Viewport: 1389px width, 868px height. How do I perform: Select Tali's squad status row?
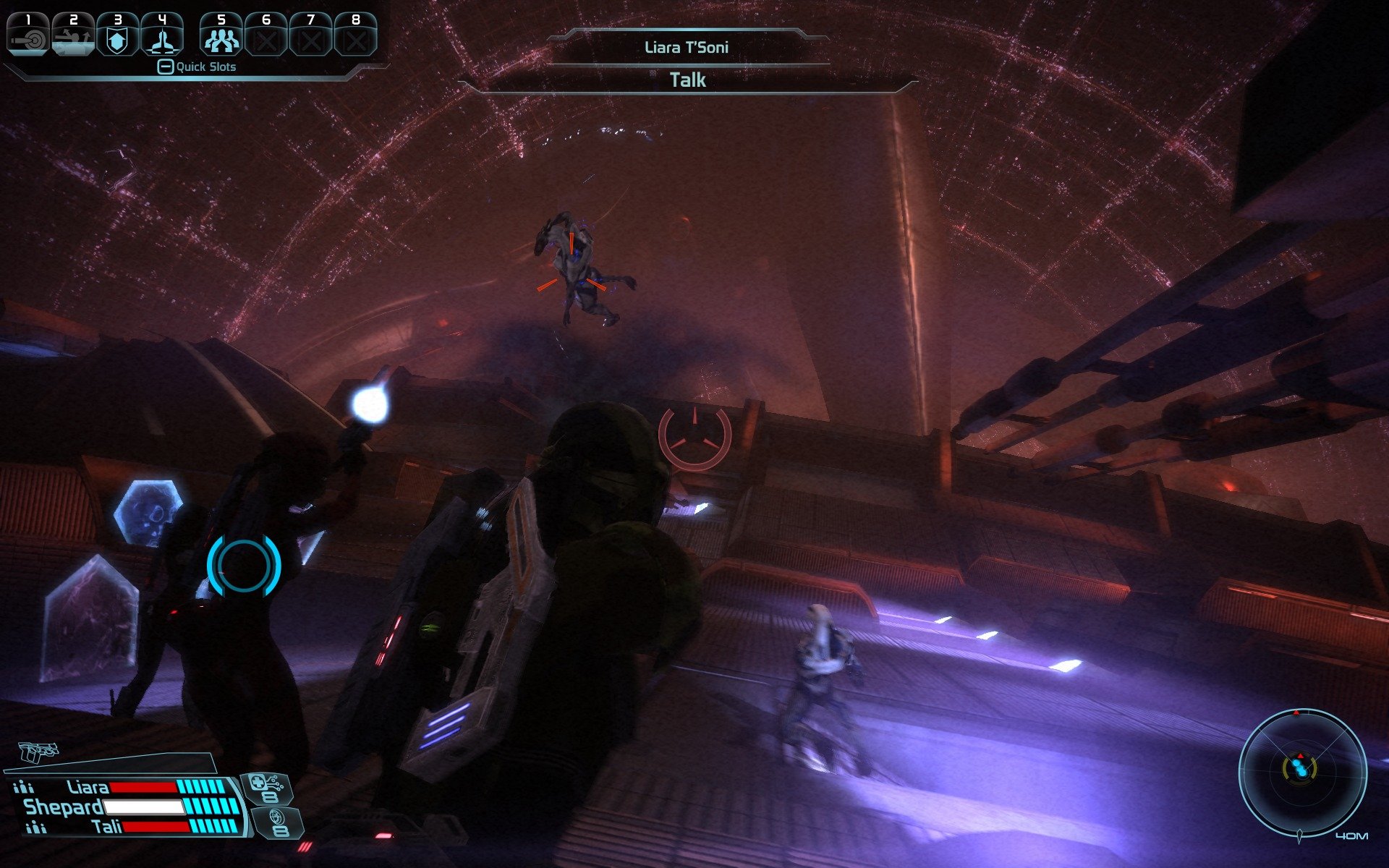[130, 827]
